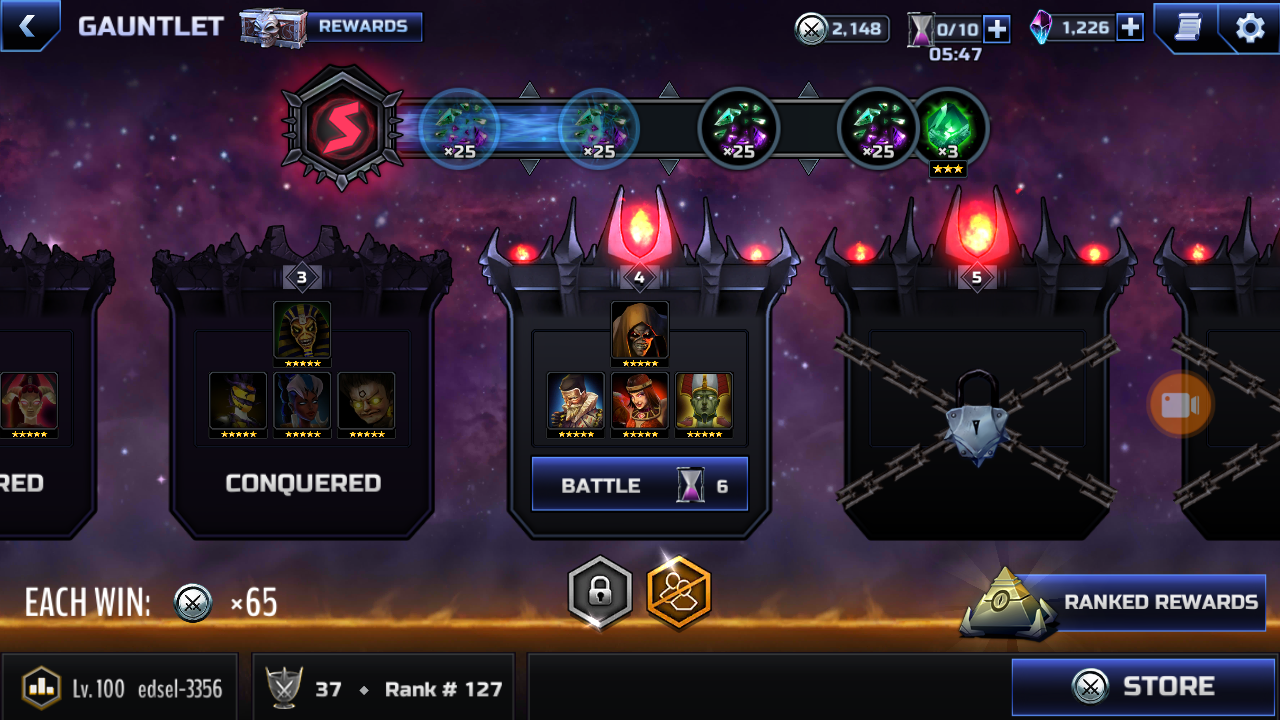Start the stage 4 Battle
Screen dimensions: 1280x720
pyautogui.click(x=639, y=485)
